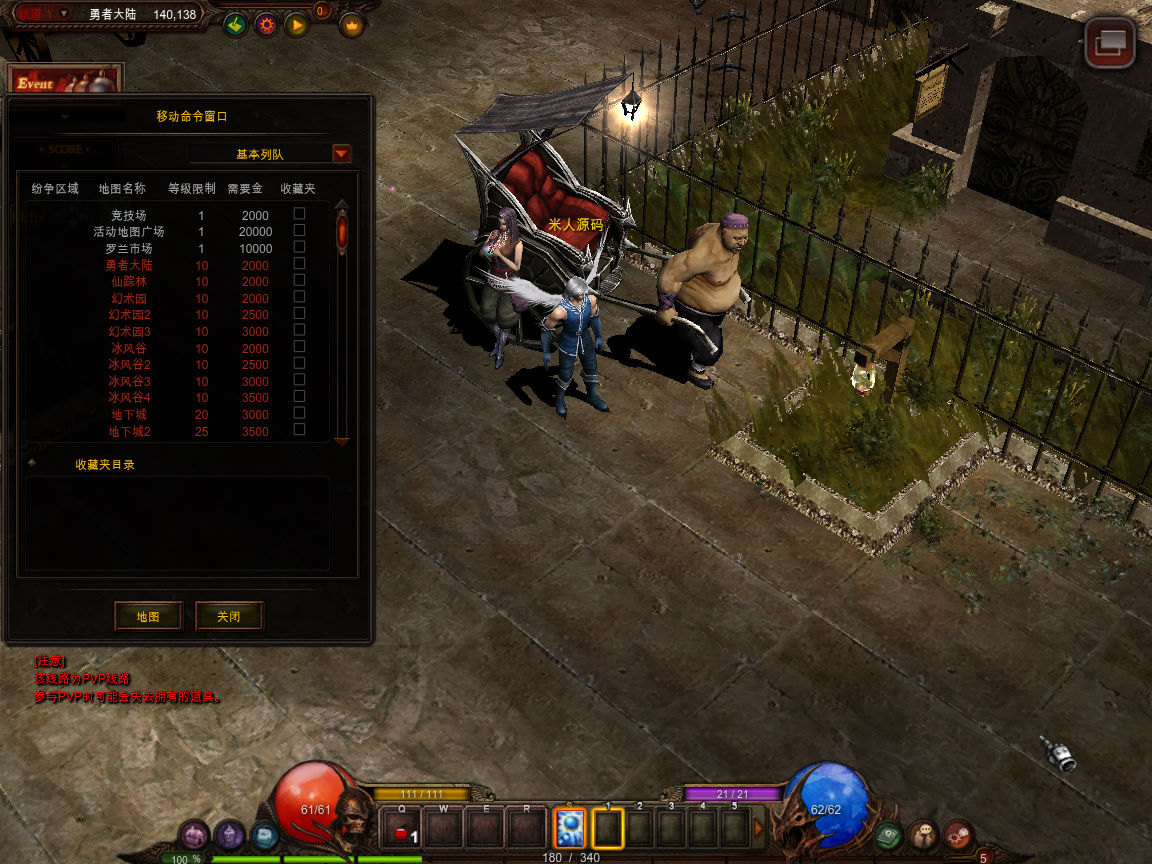Close the move window with 关闭

229,616
